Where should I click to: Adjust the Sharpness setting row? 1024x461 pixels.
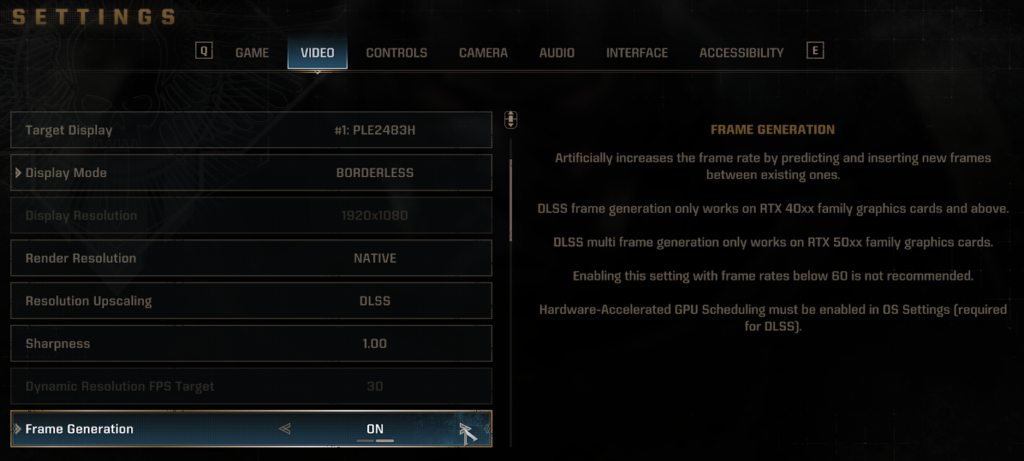251,344
